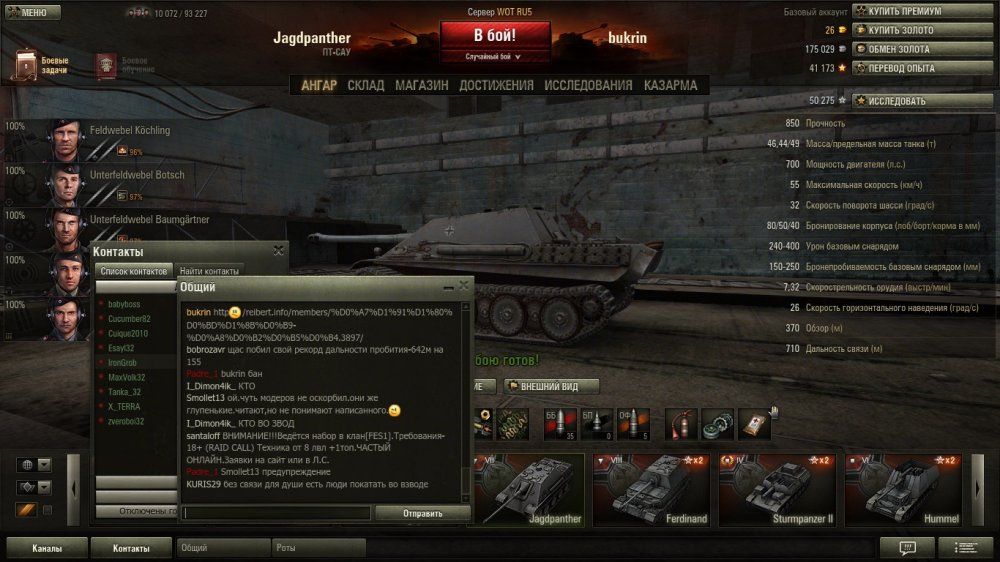Open the «МАГАЗИН» shop tab
This screenshot has width=1000, height=562.
(421, 86)
